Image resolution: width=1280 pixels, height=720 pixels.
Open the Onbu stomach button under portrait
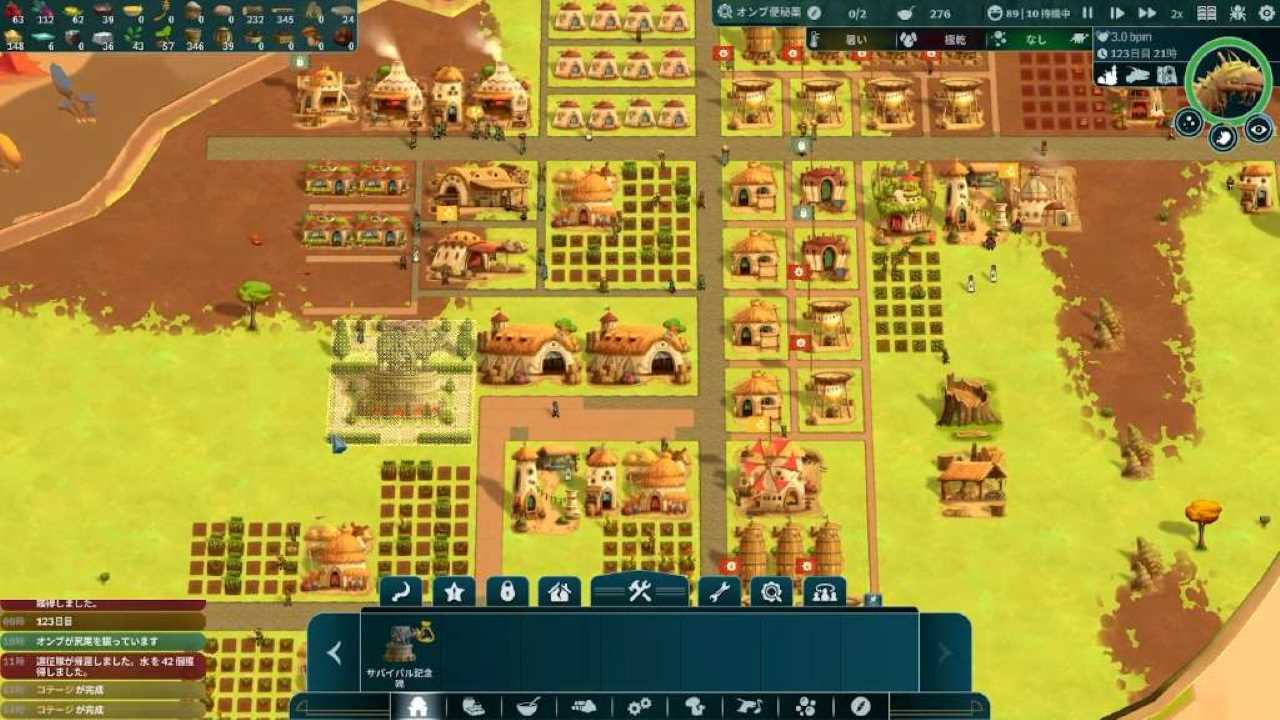point(1223,138)
